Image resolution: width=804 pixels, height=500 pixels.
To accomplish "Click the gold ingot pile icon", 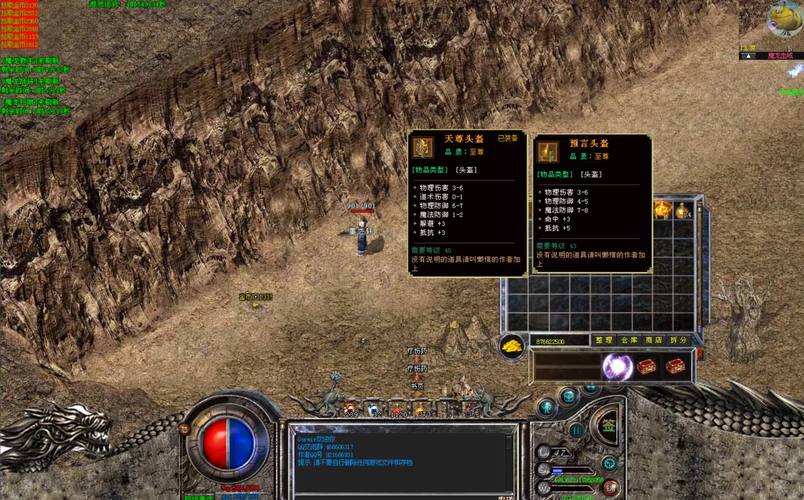I will [x=512, y=345].
